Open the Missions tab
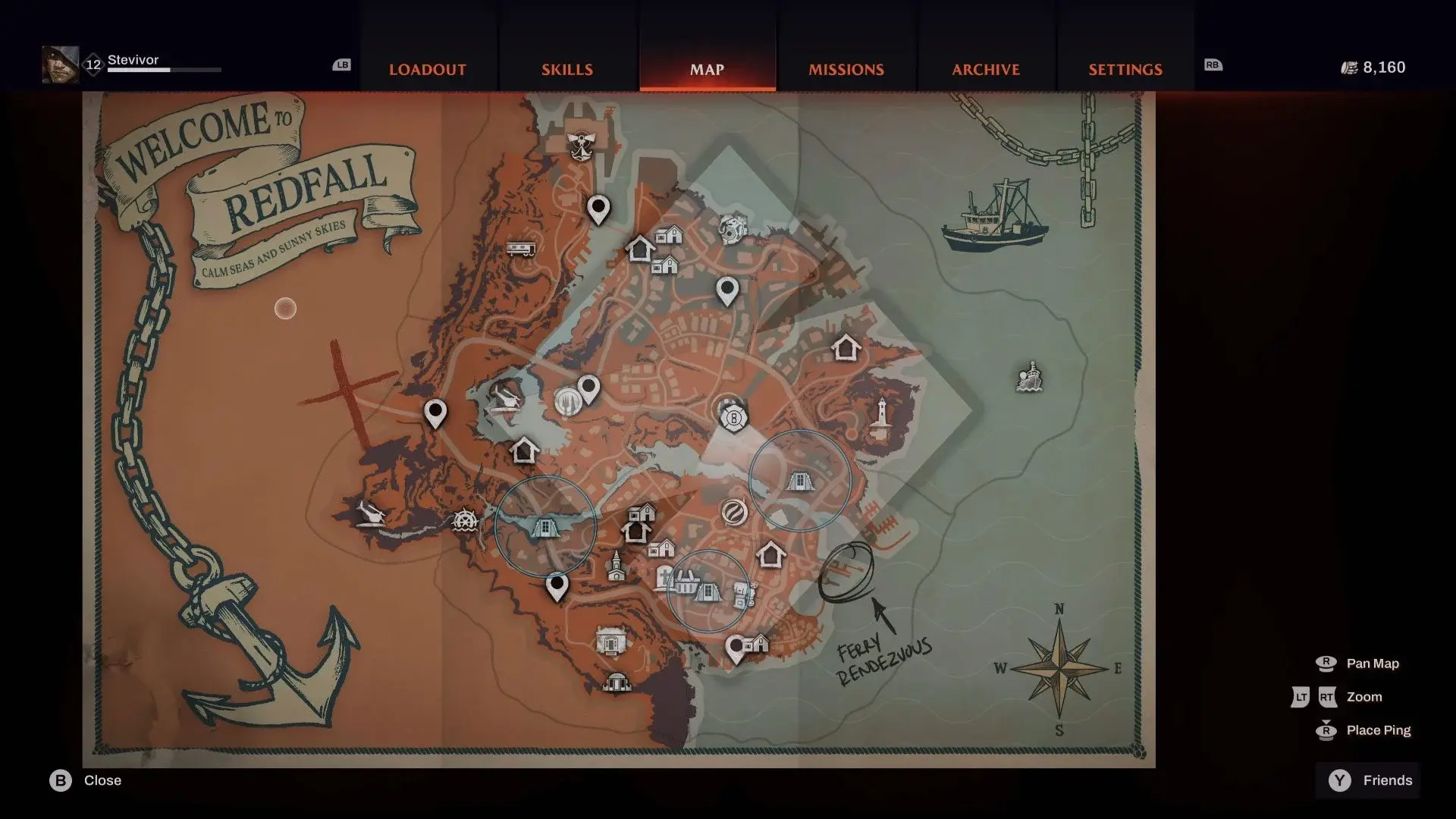This screenshot has height=819, width=1456. (846, 70)
